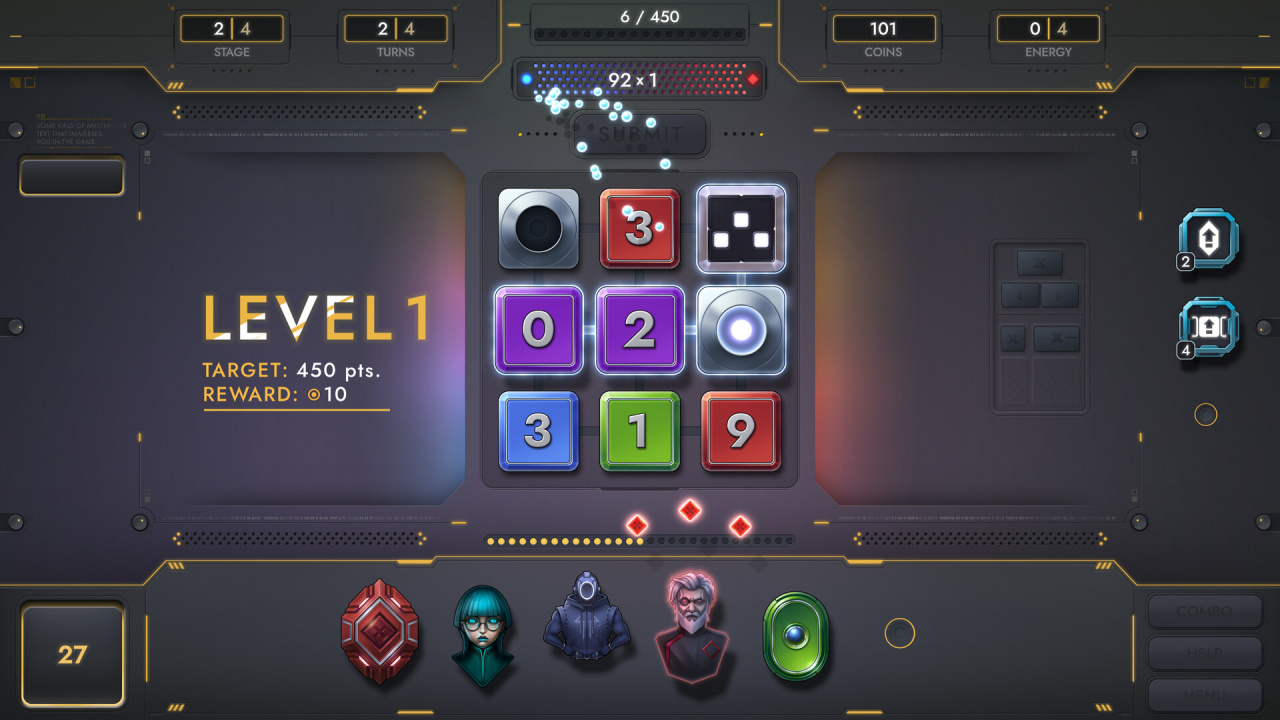Select the red 9 tile
The width and height of the screenshot is (1280, 720).
coord(740,430)
